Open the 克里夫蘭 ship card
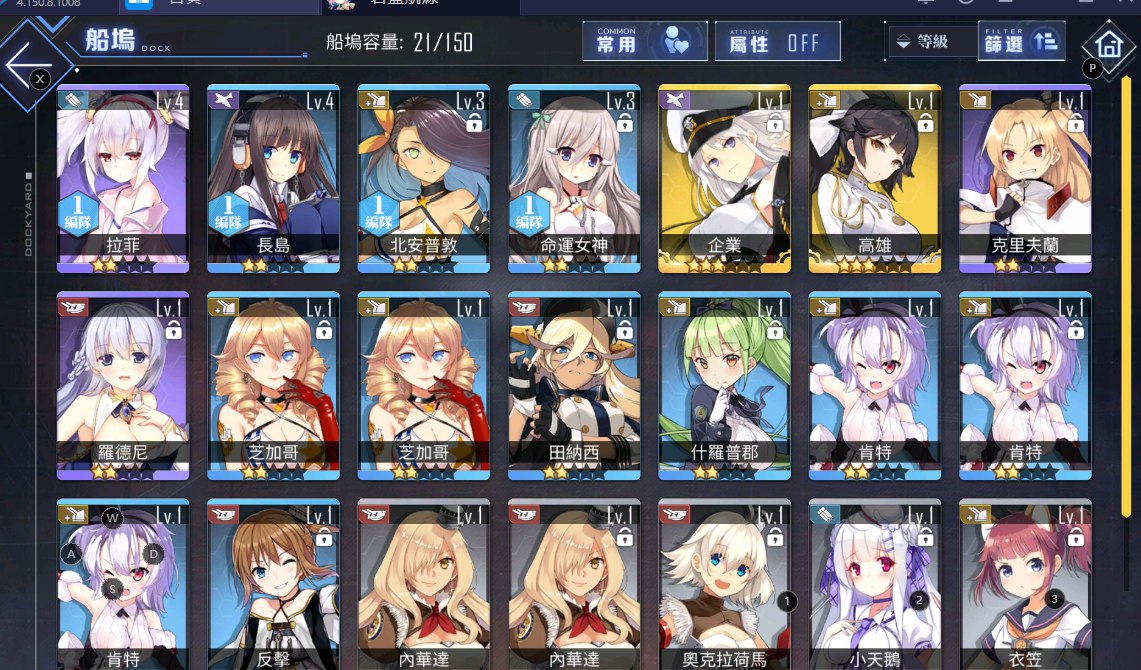 tap(1024, 178)
